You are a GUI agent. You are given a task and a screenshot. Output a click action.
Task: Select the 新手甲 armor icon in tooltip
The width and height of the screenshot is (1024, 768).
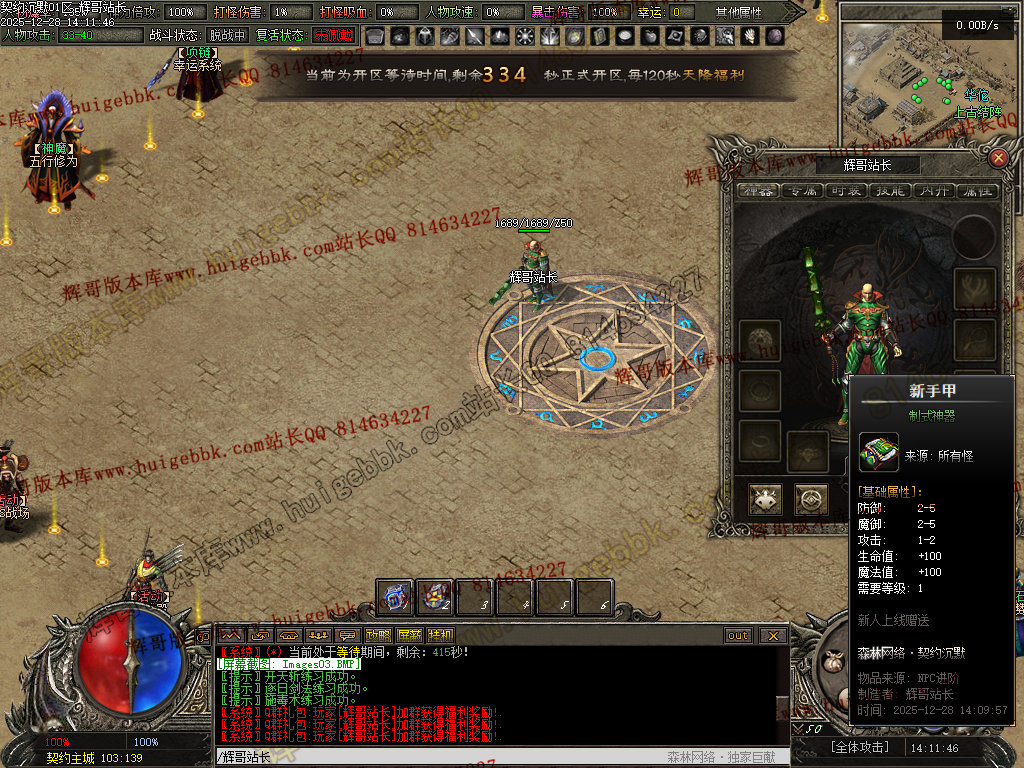(x=879, y=452)
